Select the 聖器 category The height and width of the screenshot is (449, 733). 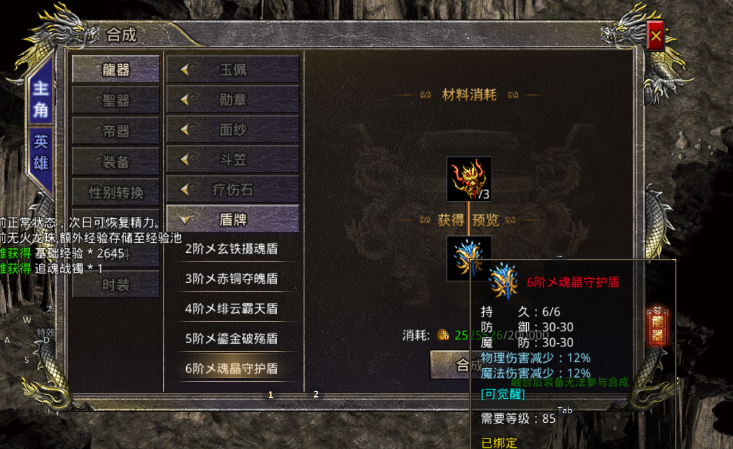click(x=115, y=101)
